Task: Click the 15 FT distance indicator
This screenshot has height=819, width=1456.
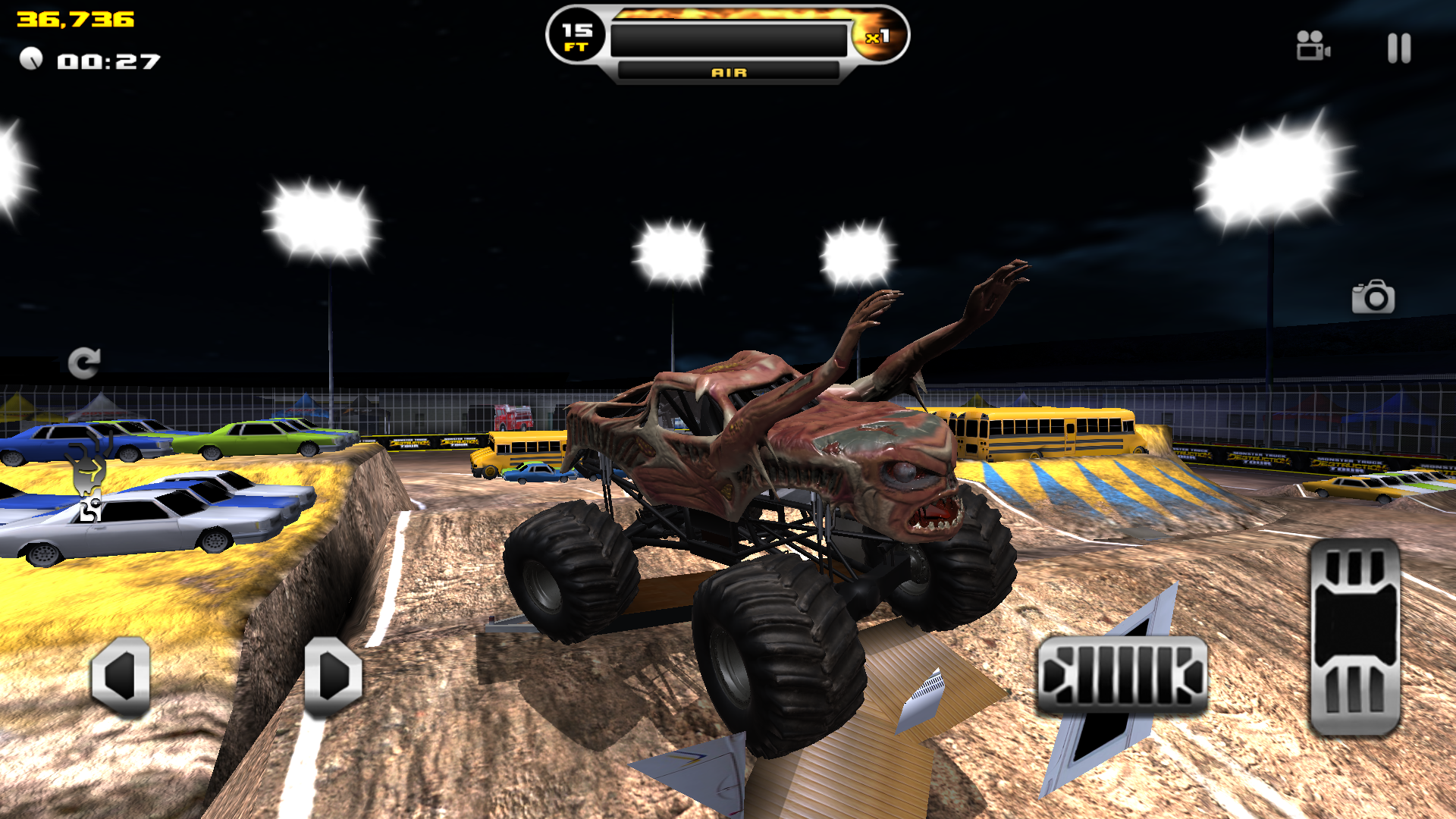Action: (575, 36)
